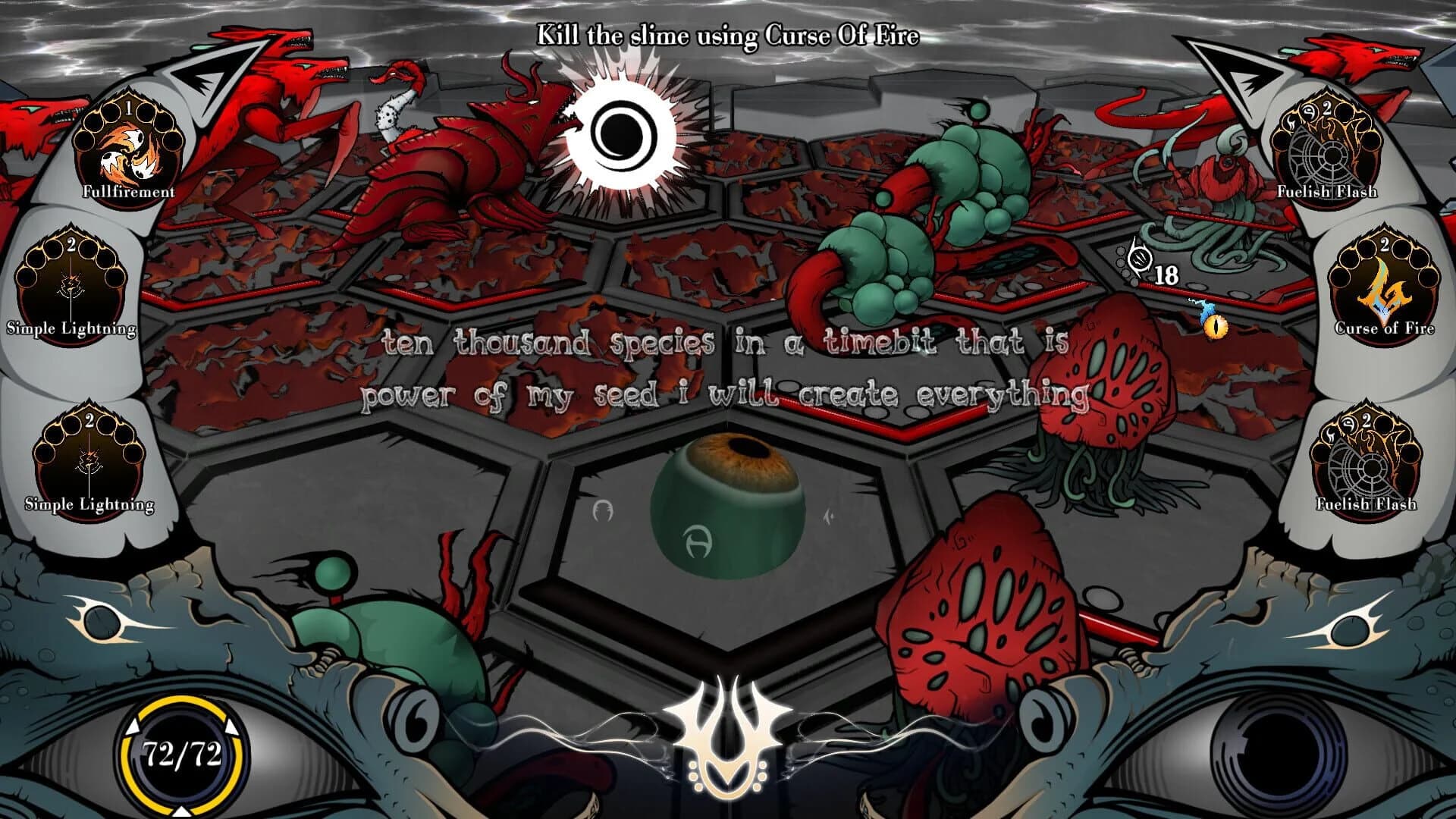Click the charge badge 1 on Fullfirement
The image size is (1456, 819).
[130, 108]
